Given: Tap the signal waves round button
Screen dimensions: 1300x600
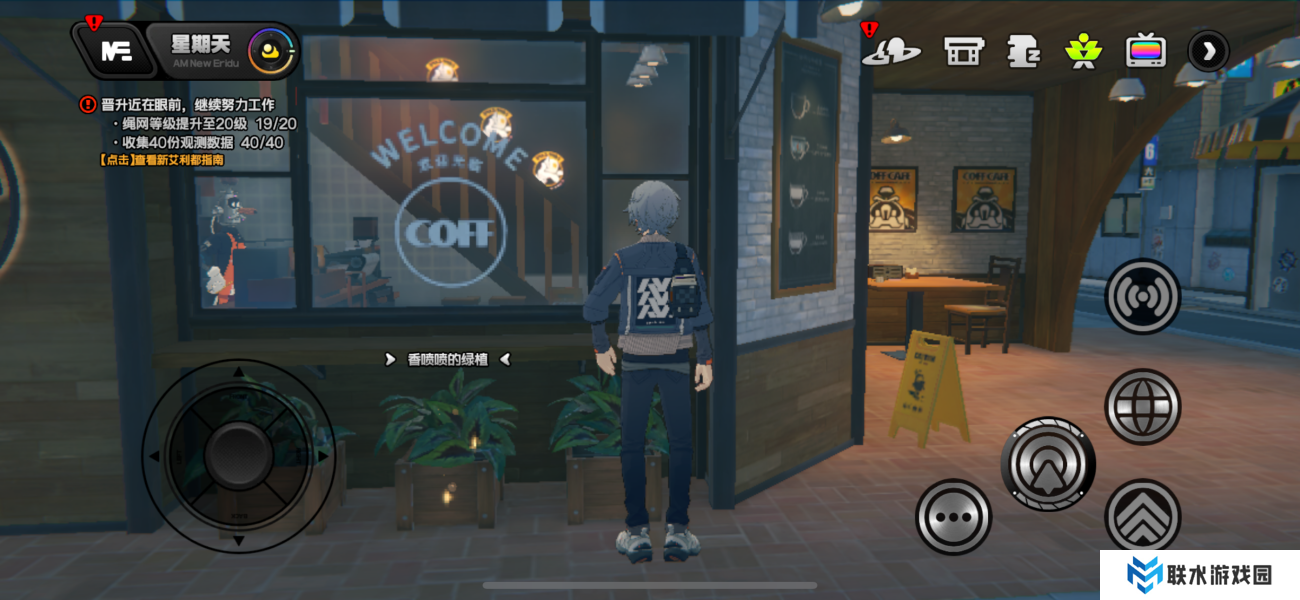Looking at the screenshot, I should (x=1143, y=297).
